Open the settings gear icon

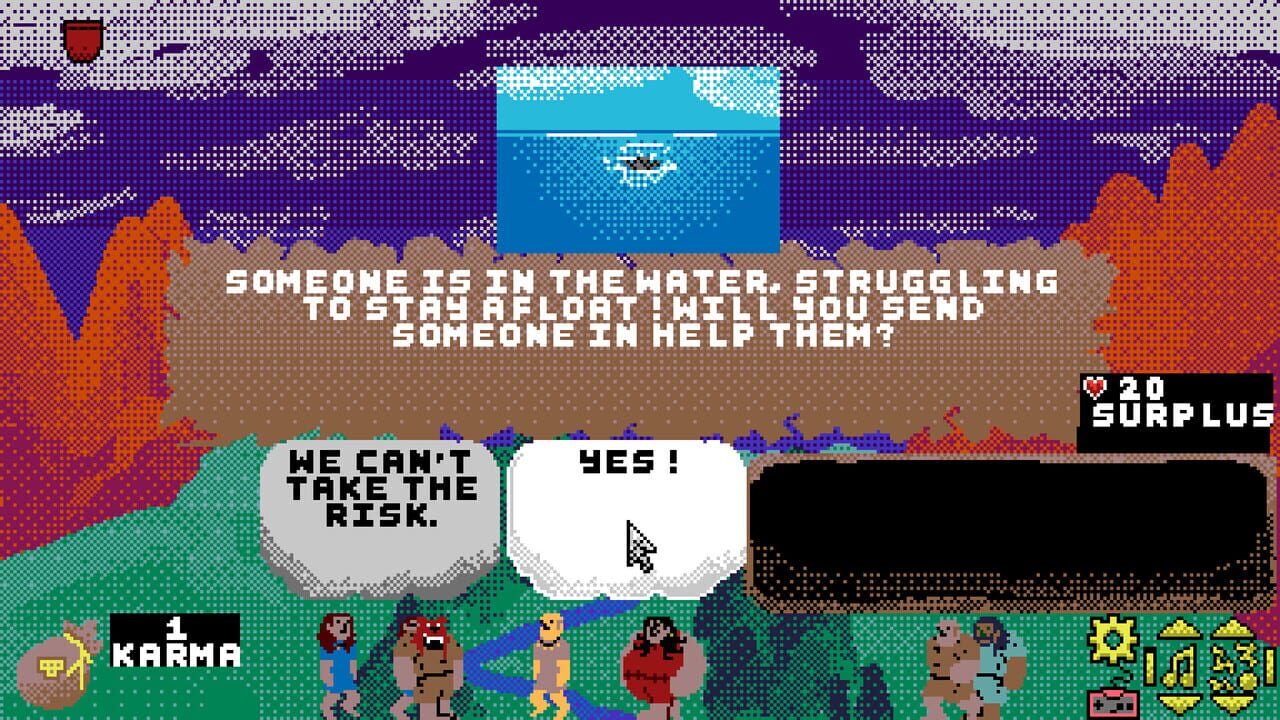(x=1112, y=637)
